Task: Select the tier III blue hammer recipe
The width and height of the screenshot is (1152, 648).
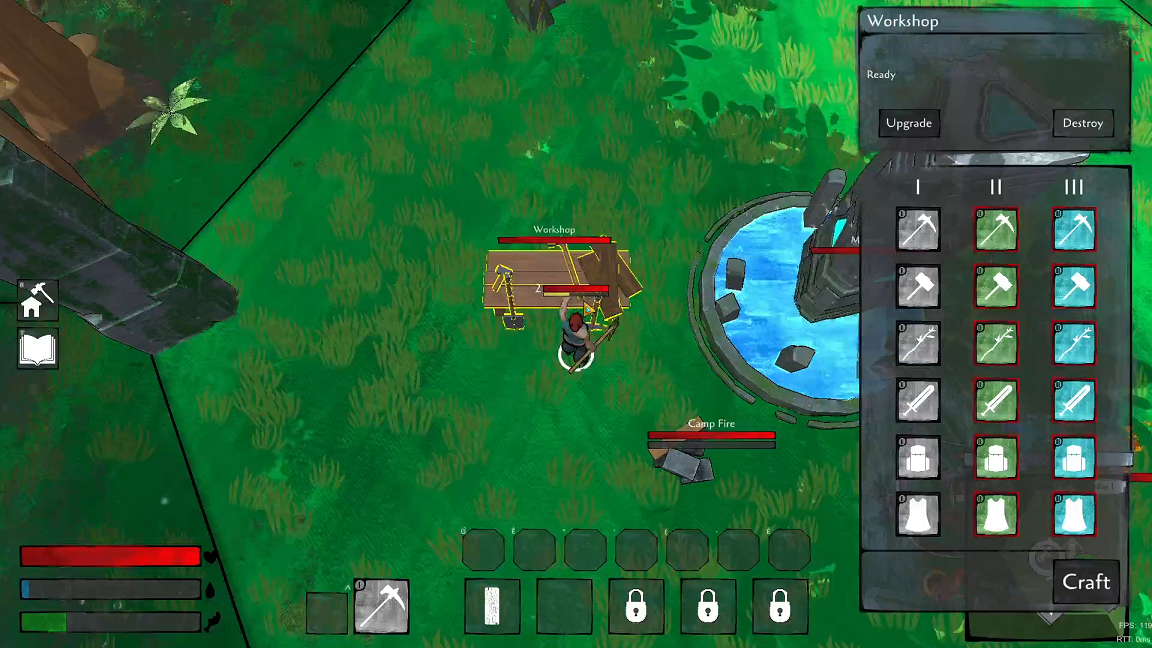Action: coord(1074,286)
